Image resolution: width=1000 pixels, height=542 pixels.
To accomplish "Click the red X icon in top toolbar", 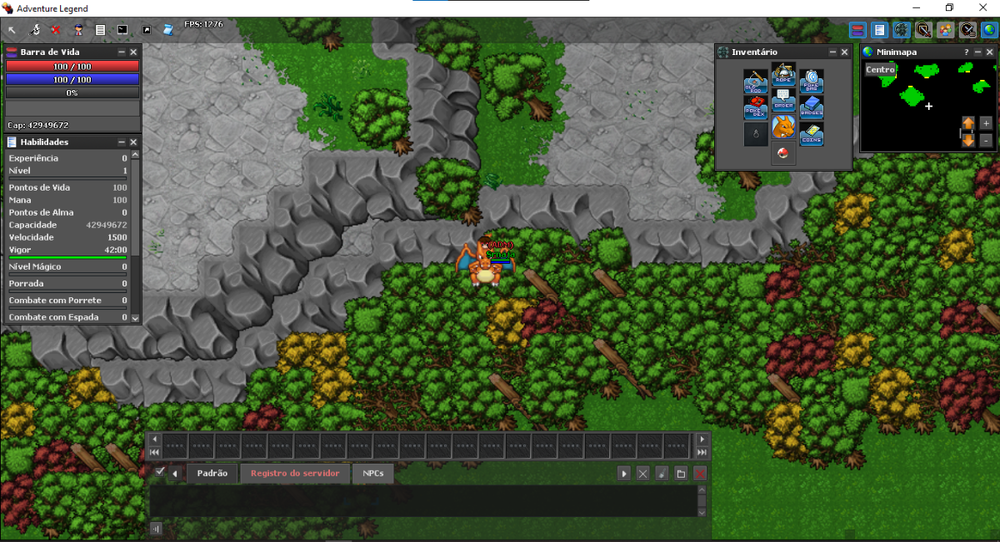I will tap(56, 30).
